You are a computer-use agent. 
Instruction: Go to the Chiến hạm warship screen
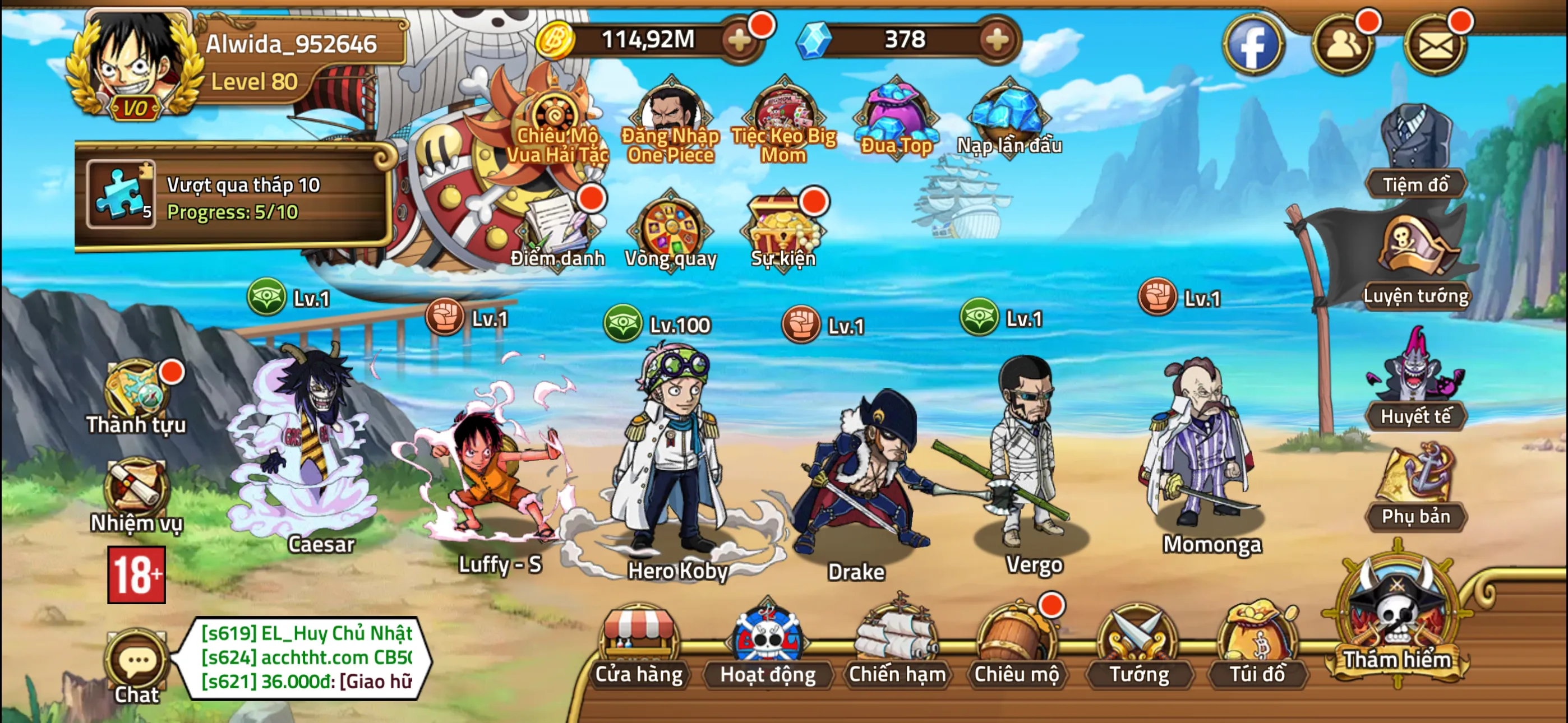(x=897, y=645)
